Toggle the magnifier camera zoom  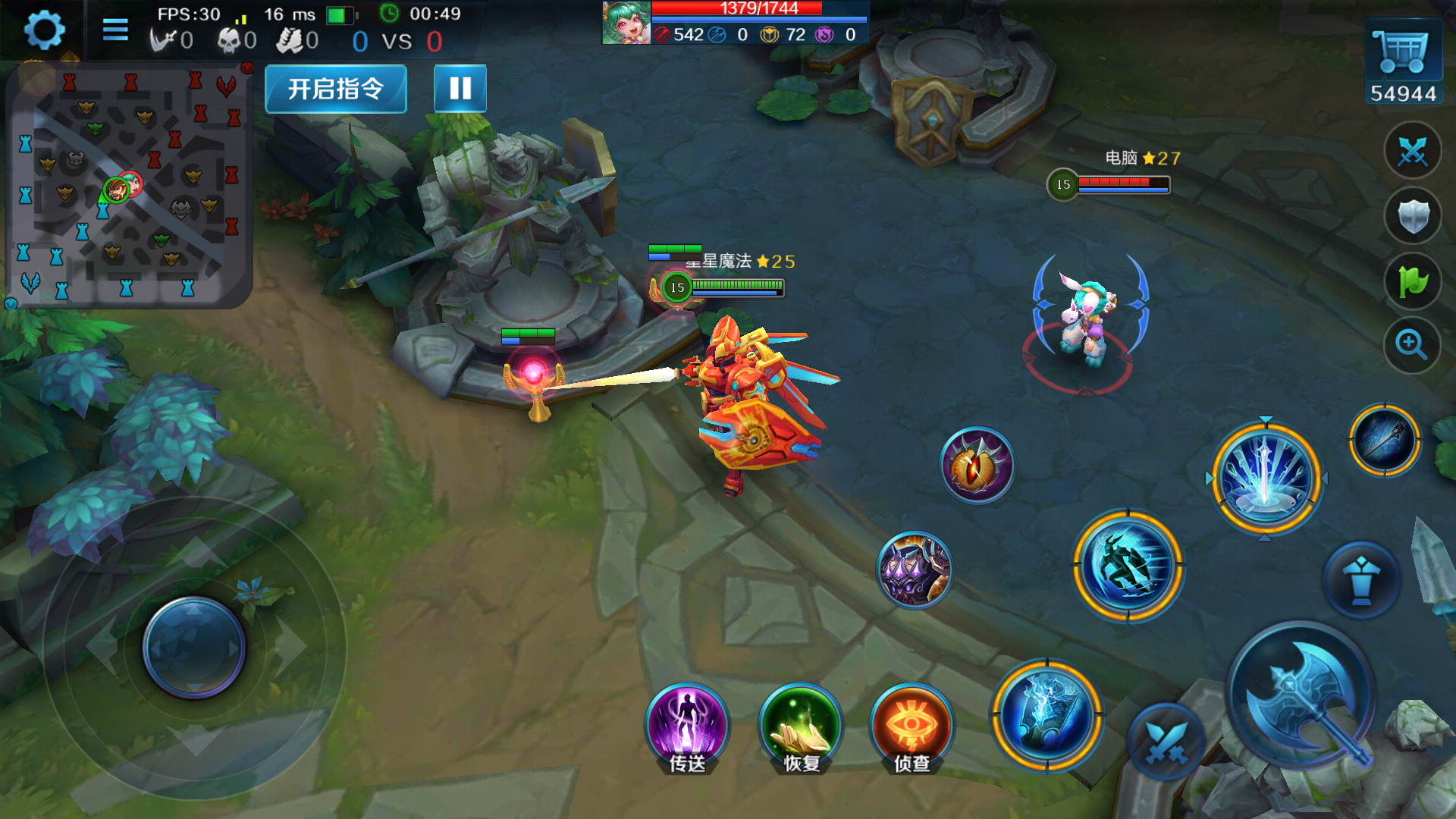pyautogui.click(x=1412, y=346)
